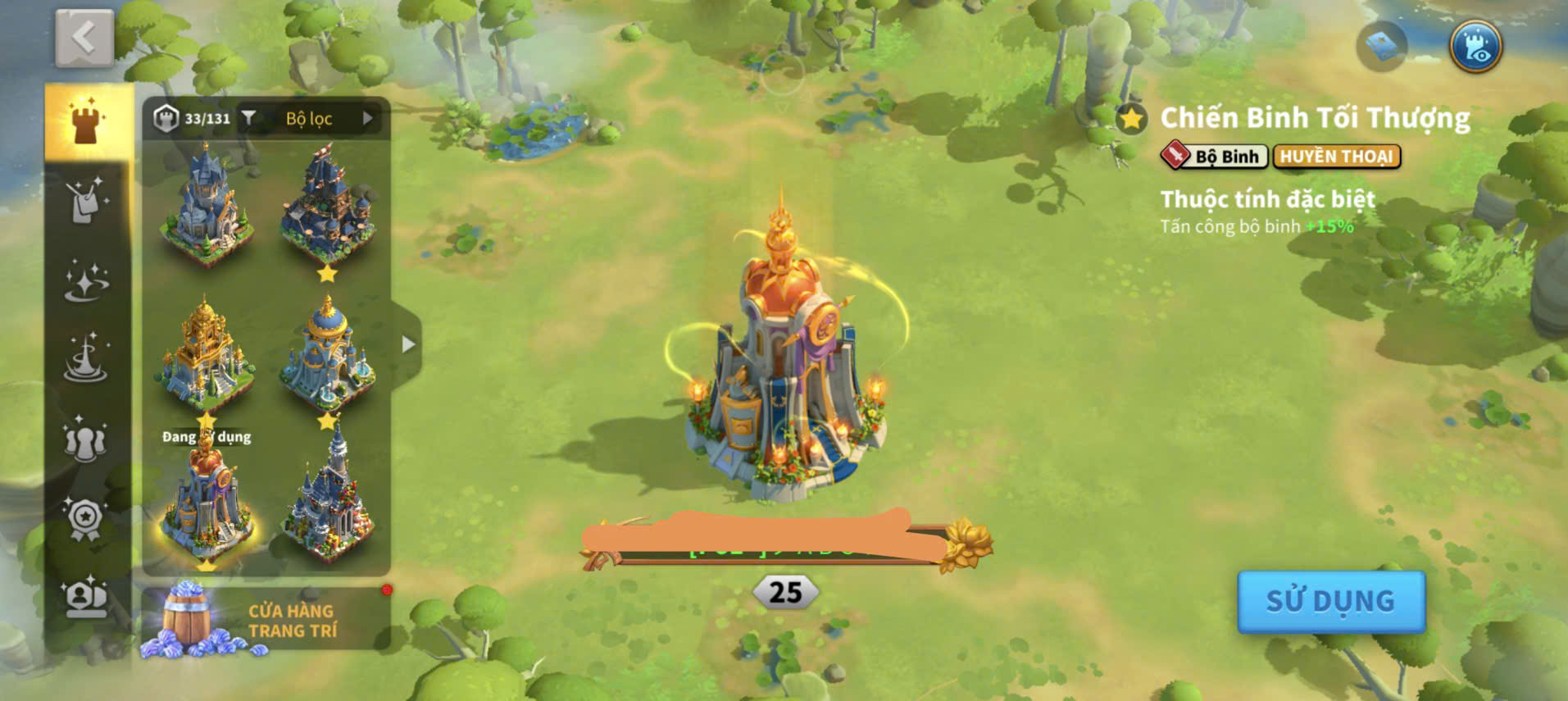This screenshot has width=1568, height=701.
Task: Open the blue book icon
Action: pyautogui.click(x=1381, y=47)
